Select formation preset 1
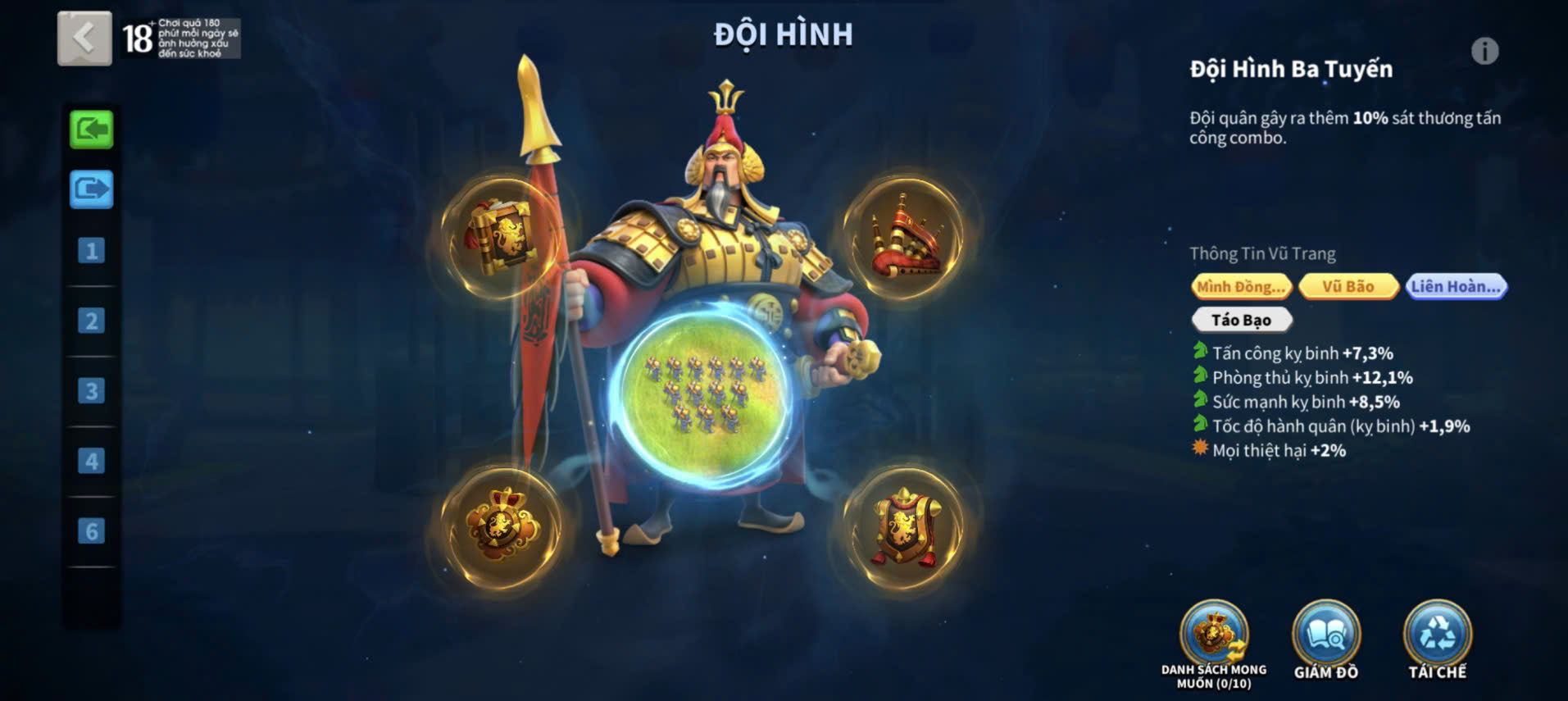The height and width of the screenshot is (701, 1568). pos(91,251)
